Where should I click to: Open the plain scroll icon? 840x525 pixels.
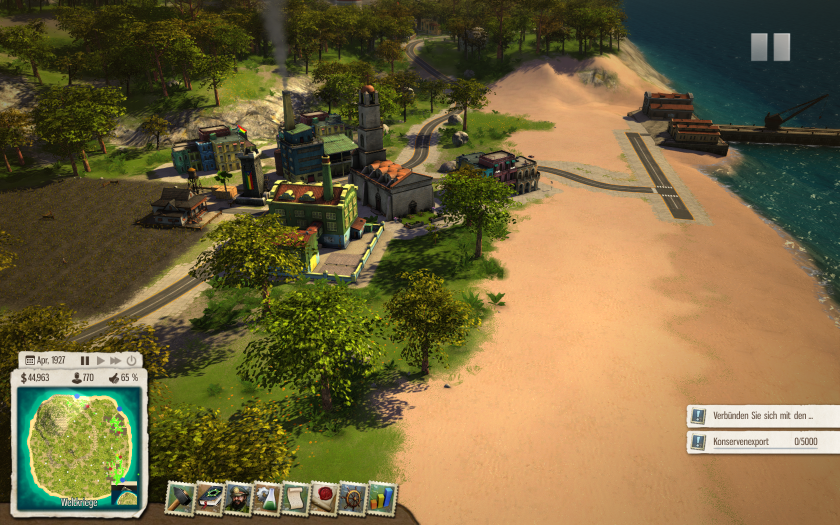pos(295,498)
